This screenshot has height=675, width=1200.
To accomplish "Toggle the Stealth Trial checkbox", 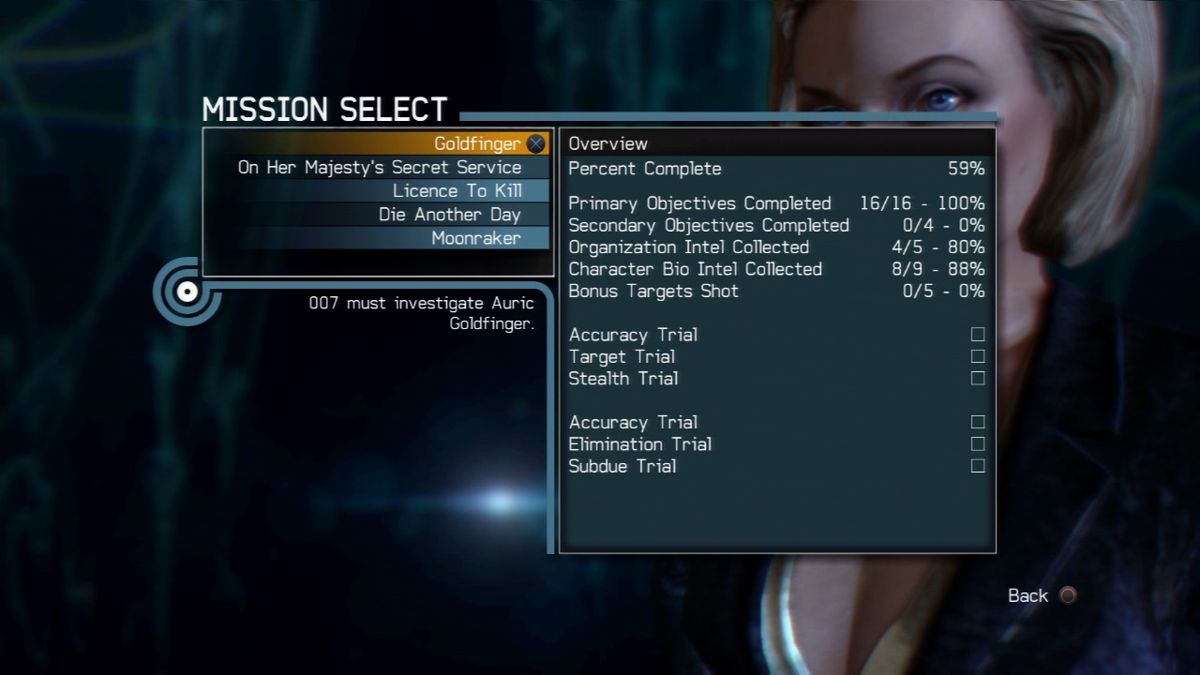I will pyautogui.click(x=978, y=378).
